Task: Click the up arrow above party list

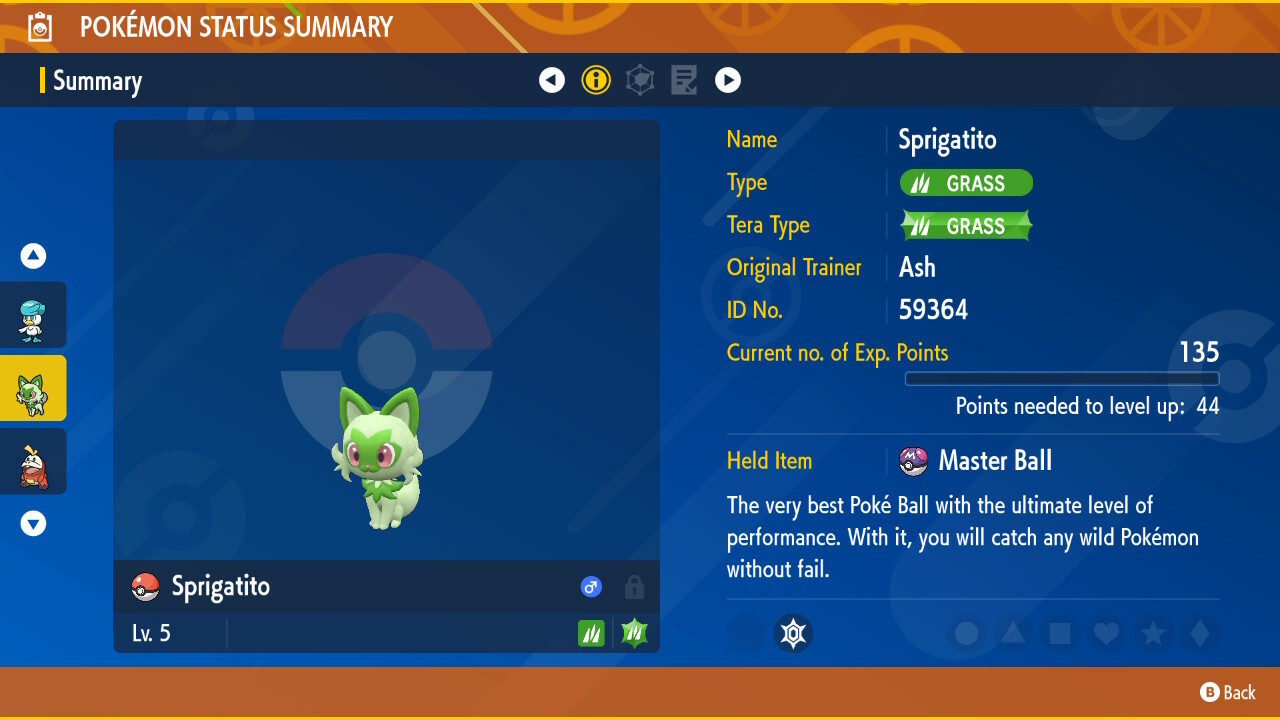Action: (x=33, y=256)
